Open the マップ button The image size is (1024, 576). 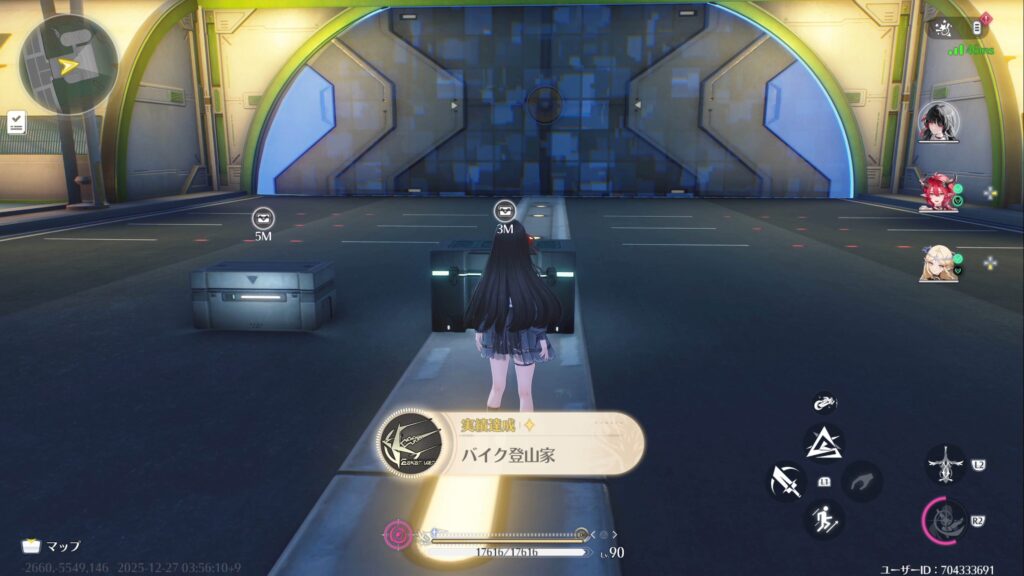click(x=51, y=546)
